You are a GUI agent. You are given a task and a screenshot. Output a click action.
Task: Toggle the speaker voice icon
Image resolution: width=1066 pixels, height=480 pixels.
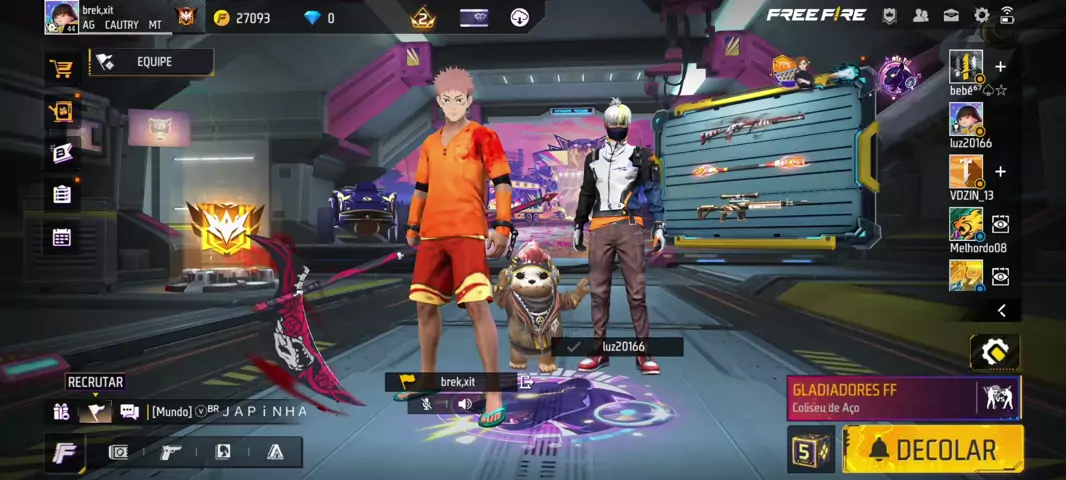(464, 404)
